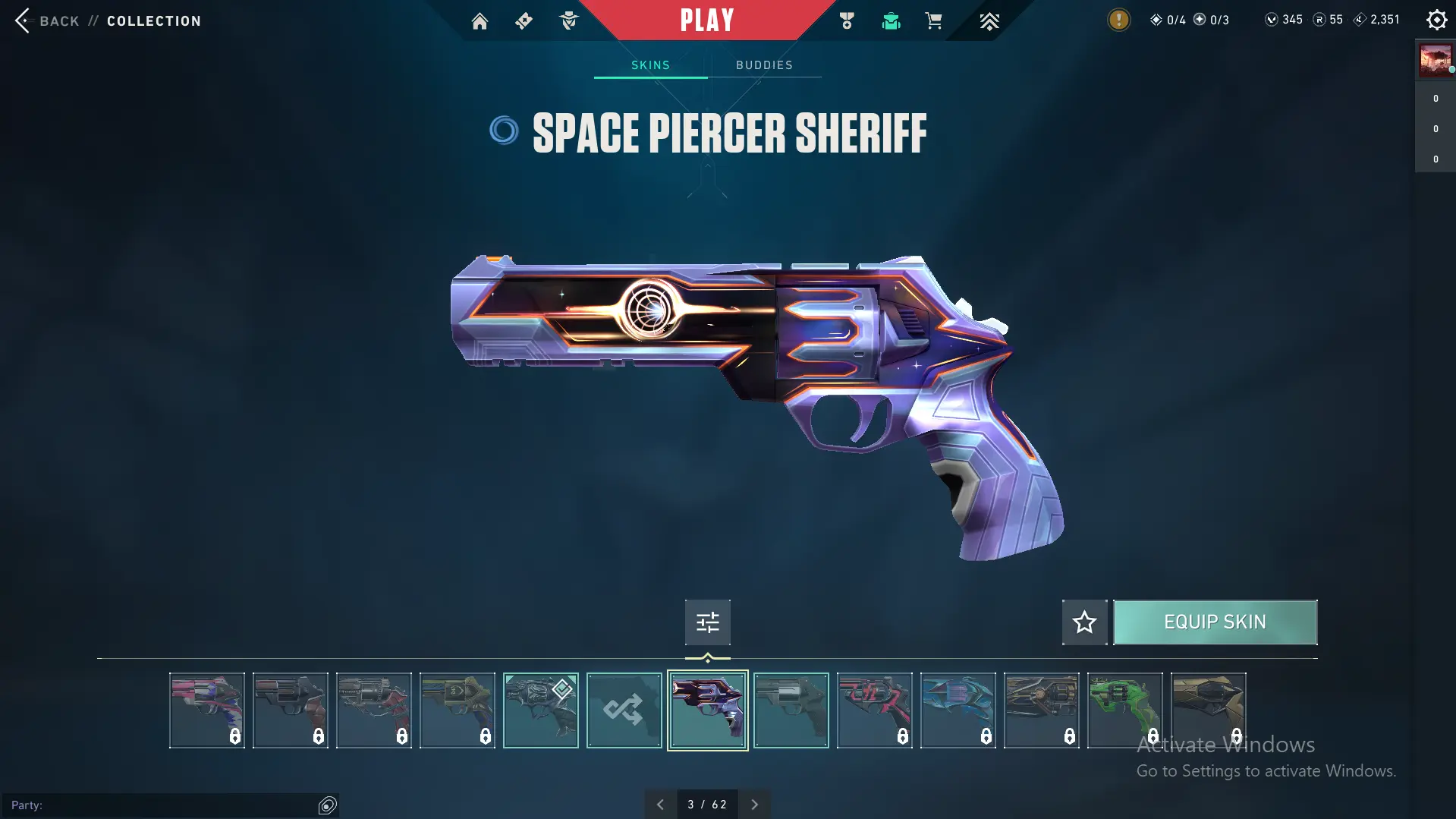The height and width of the screenshot is (819, 1456).
Task: Open the Agents icon in navigation
Action: point(568,21)
